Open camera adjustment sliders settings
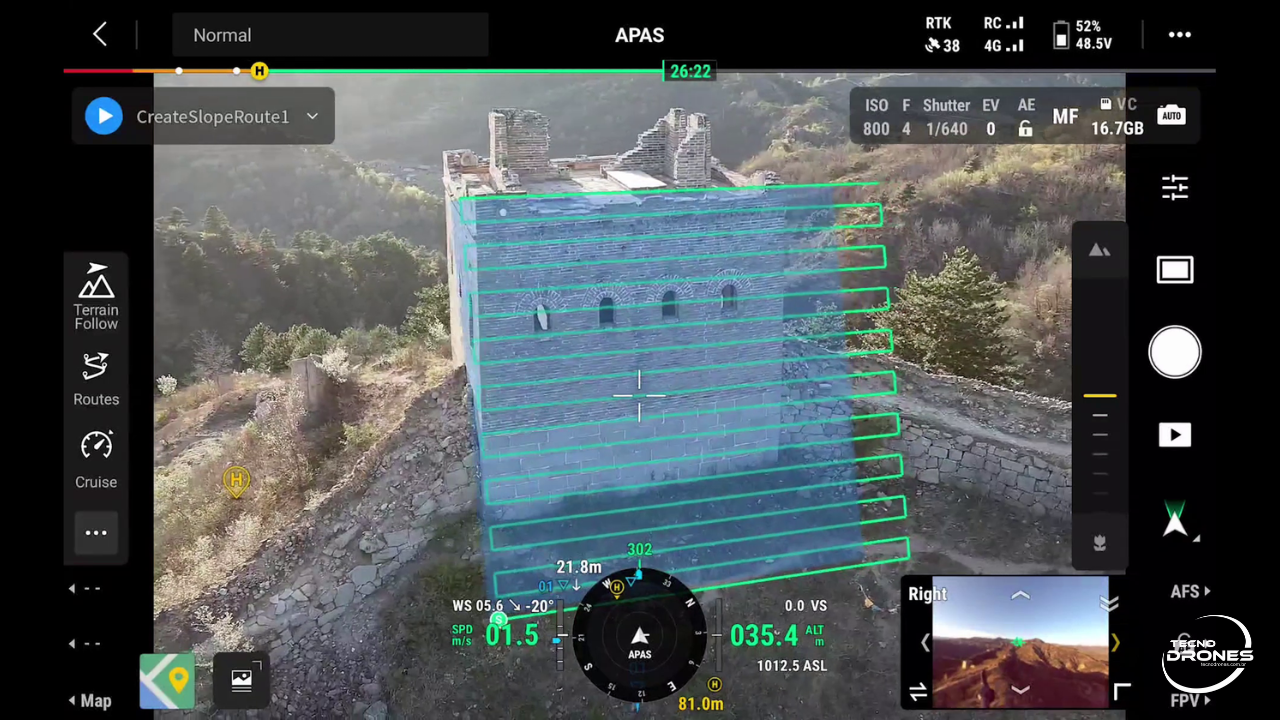This screenshot has width=1280, height=720. click(1175, 187)
